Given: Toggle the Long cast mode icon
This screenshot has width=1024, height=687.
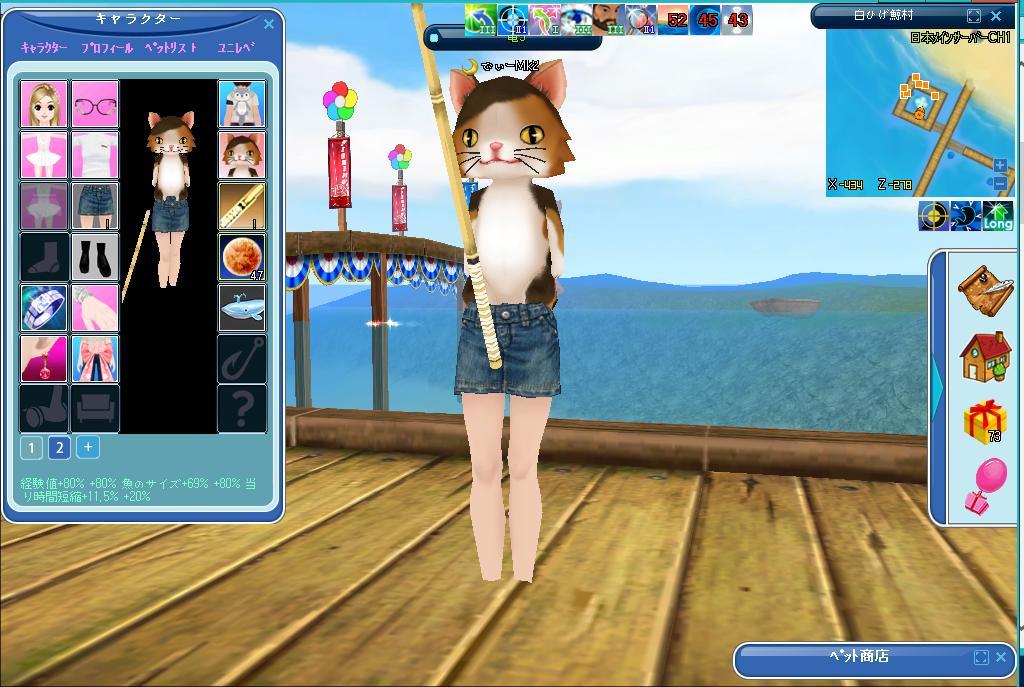Looking at the screenshot, I should tap(997, 217).
